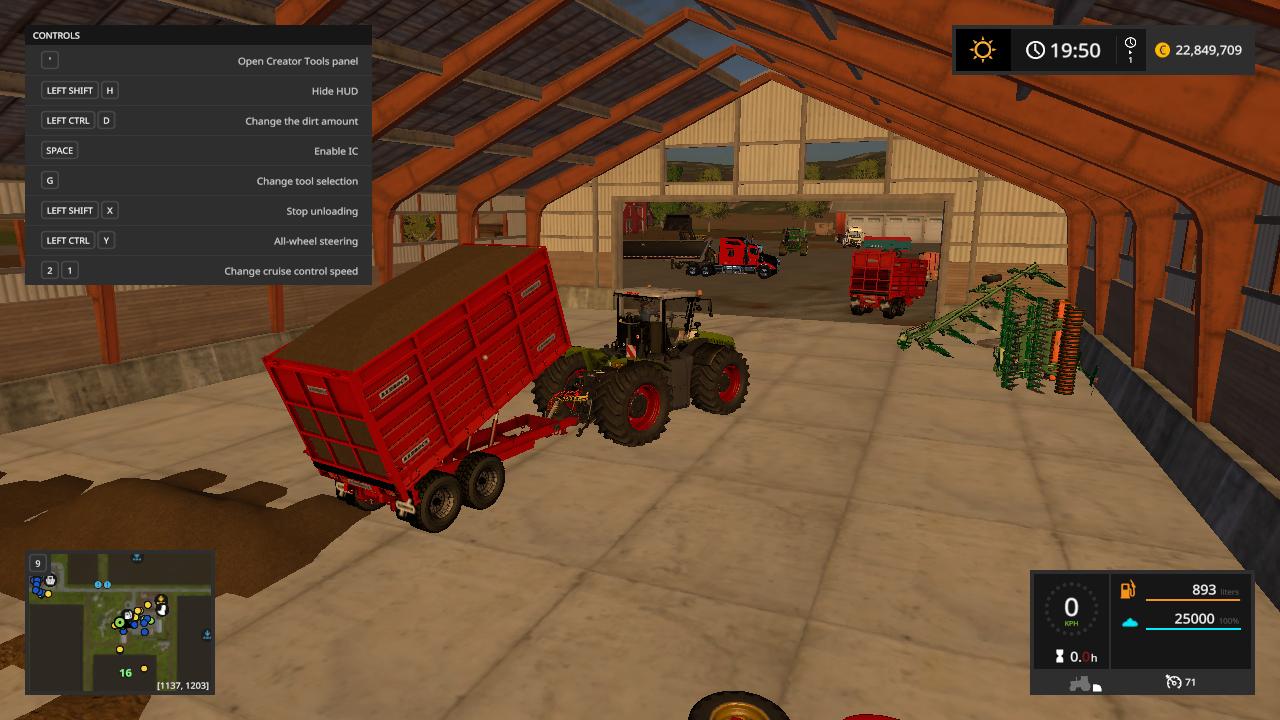Image resolution: width=1280 pixels, height=720 pixels.
Task: Click the fuel pump icon in the vehicle HUD
Action: tap(1127, 591)
